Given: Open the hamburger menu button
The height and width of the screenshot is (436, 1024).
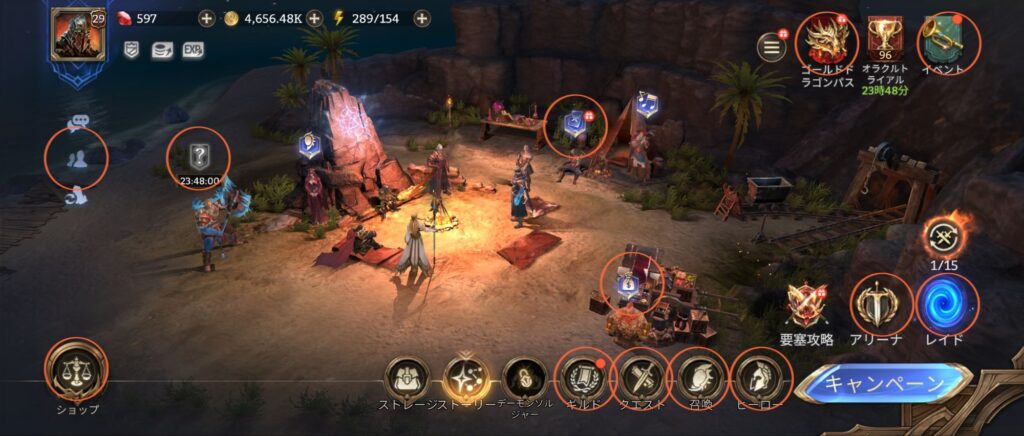Looking at the screenshot, I should pyautogui.click(x=772, y=47).
